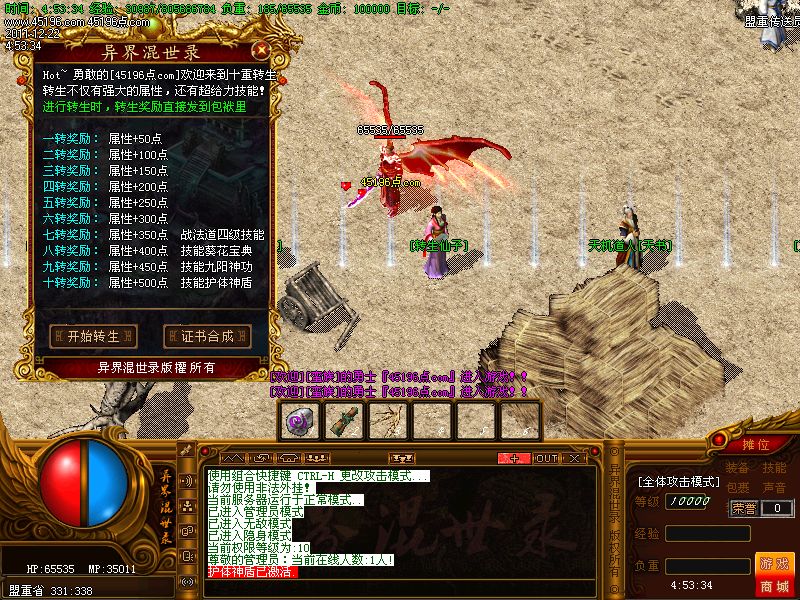Open the 摊位 stall button
800x600 pixels.
click(x=756, y=444)
